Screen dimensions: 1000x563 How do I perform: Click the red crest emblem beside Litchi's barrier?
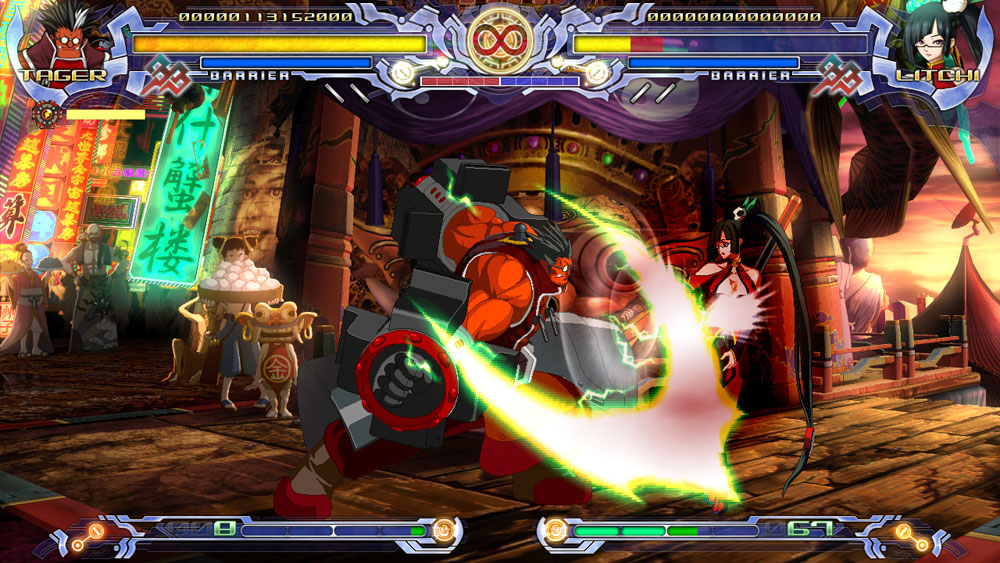click(838, 76)
